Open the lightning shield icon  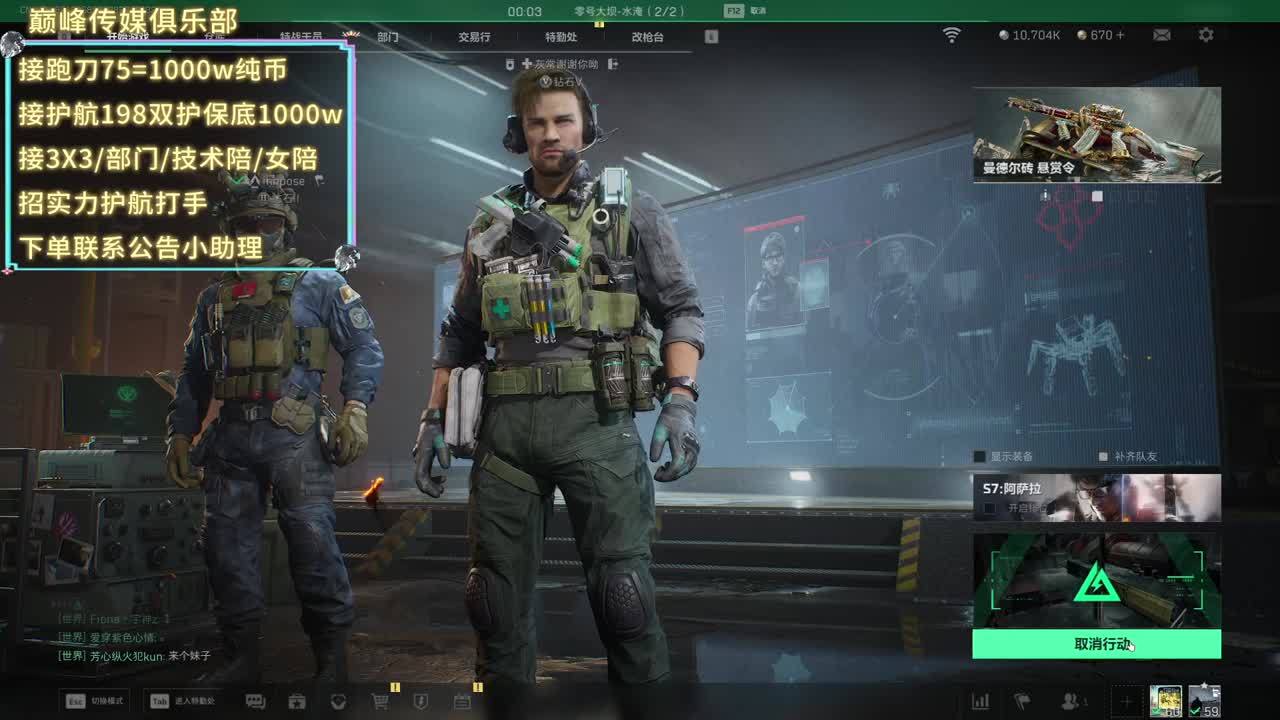coord(421,701)
